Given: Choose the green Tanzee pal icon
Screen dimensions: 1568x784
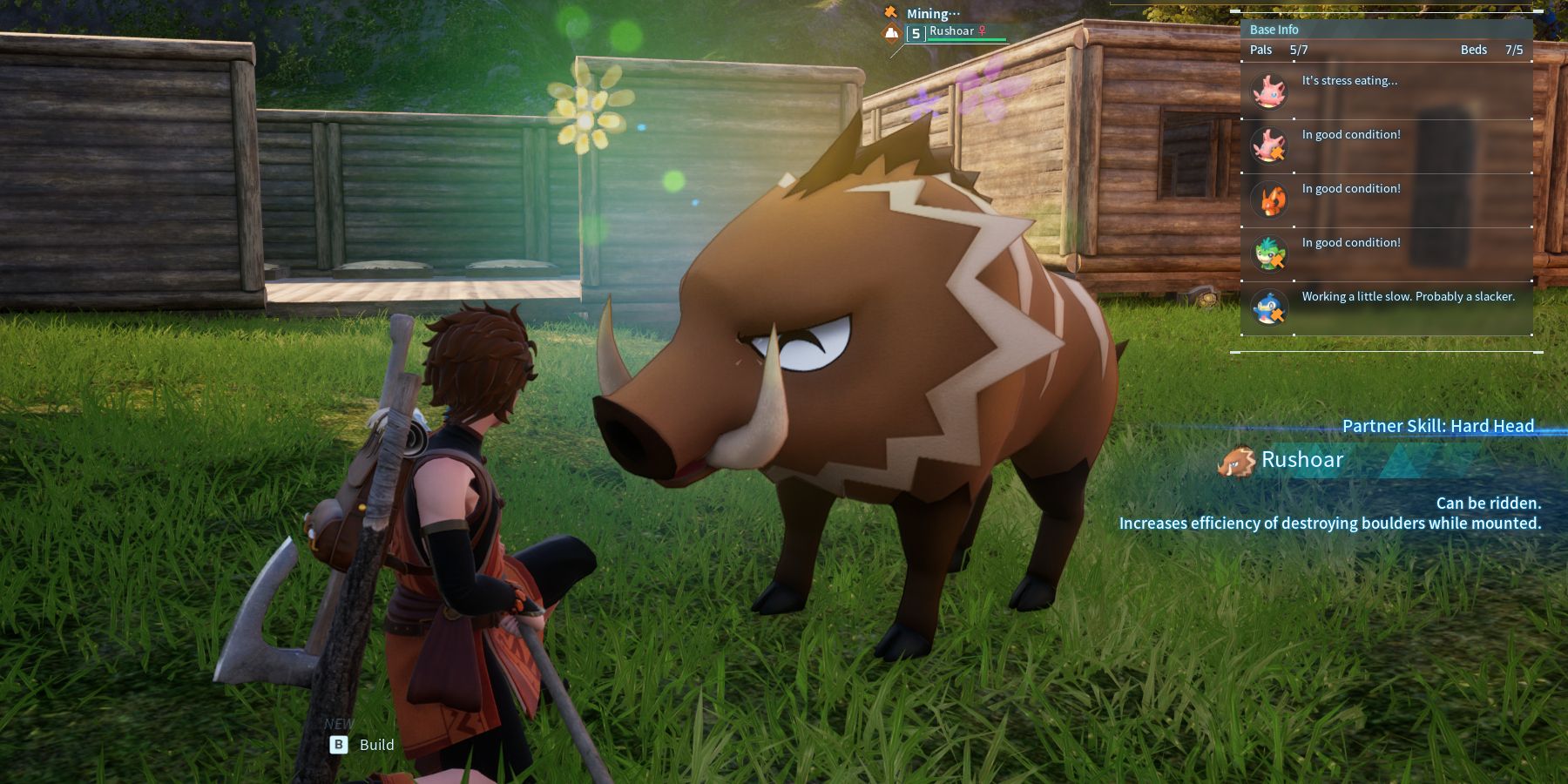Looking at the screenshot, I should click(1269, 253).
